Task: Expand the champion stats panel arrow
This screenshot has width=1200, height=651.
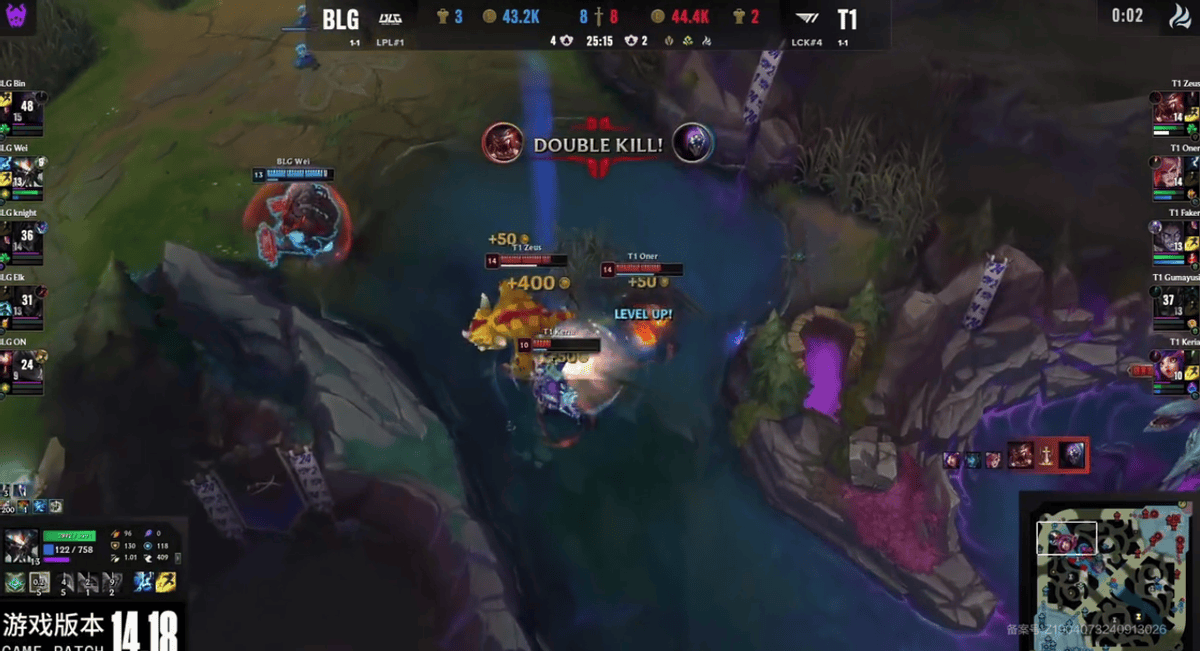Action: [x=178, y=558]
